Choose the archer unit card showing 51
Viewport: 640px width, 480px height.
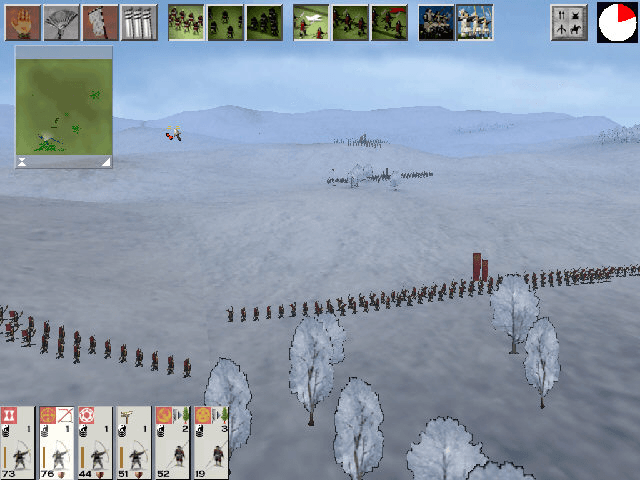pyautogui.click(x=134, y=442)
